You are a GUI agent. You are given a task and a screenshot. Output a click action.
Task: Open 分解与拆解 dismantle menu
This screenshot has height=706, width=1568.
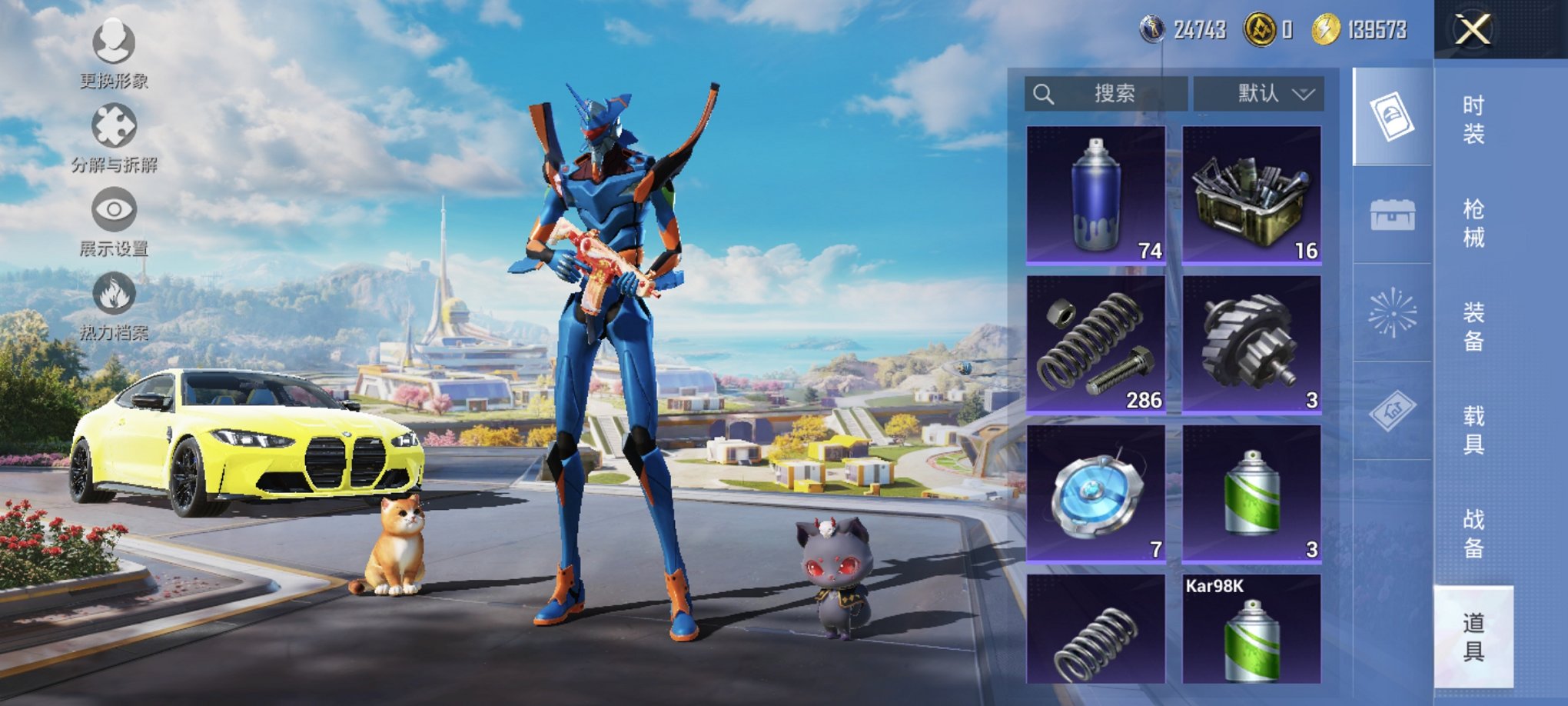pos(114,137)
